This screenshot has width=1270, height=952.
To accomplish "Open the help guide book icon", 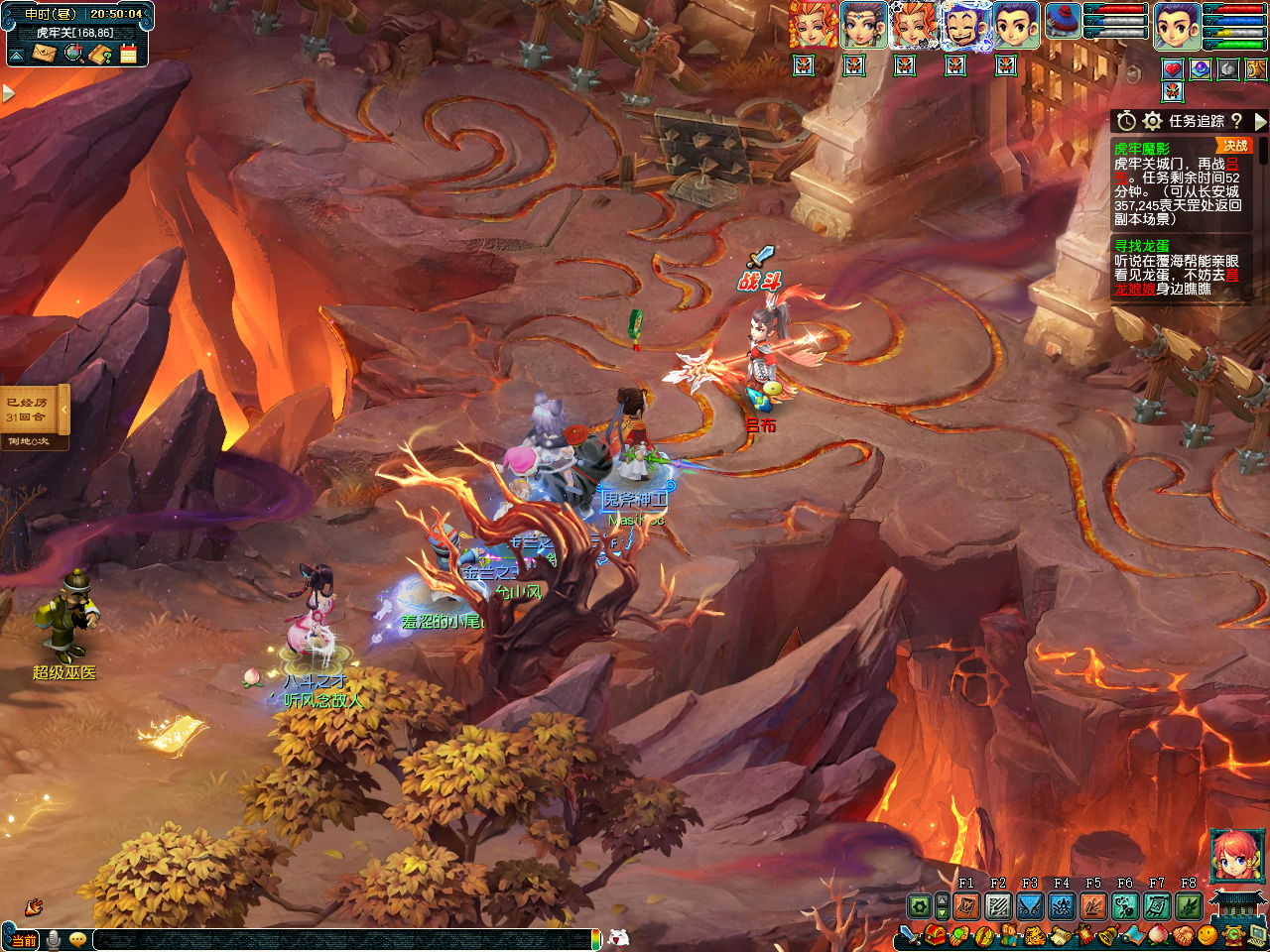I will 100,53.
